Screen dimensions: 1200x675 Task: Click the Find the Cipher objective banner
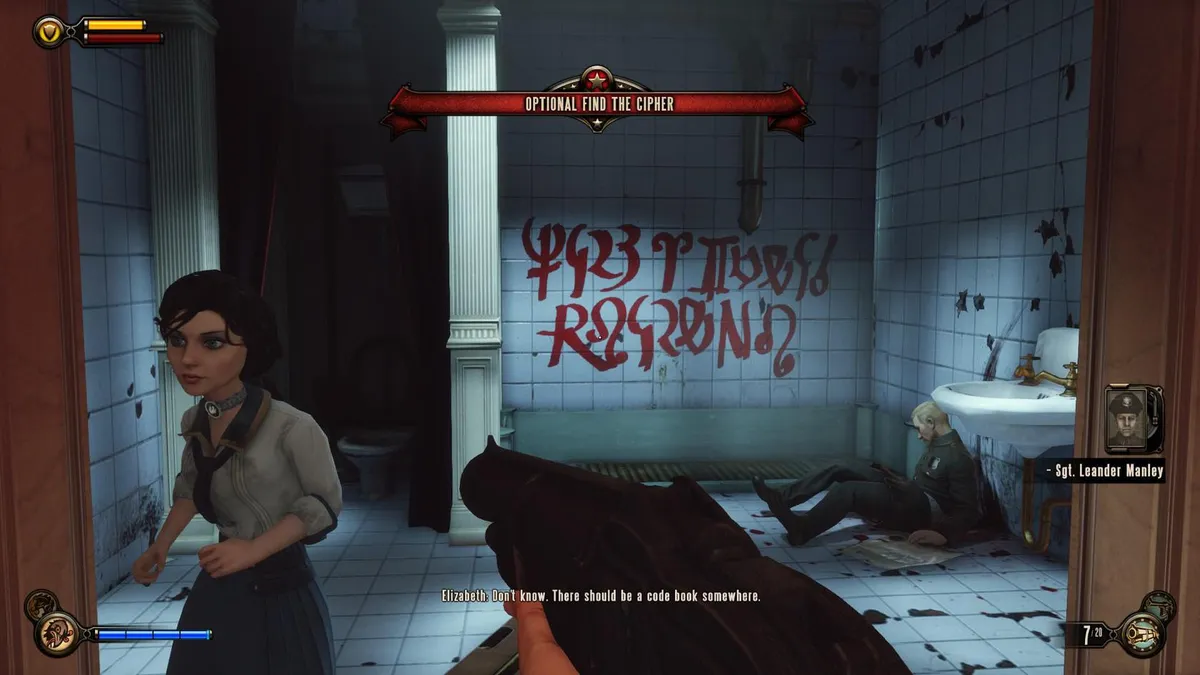coord(598,103)
